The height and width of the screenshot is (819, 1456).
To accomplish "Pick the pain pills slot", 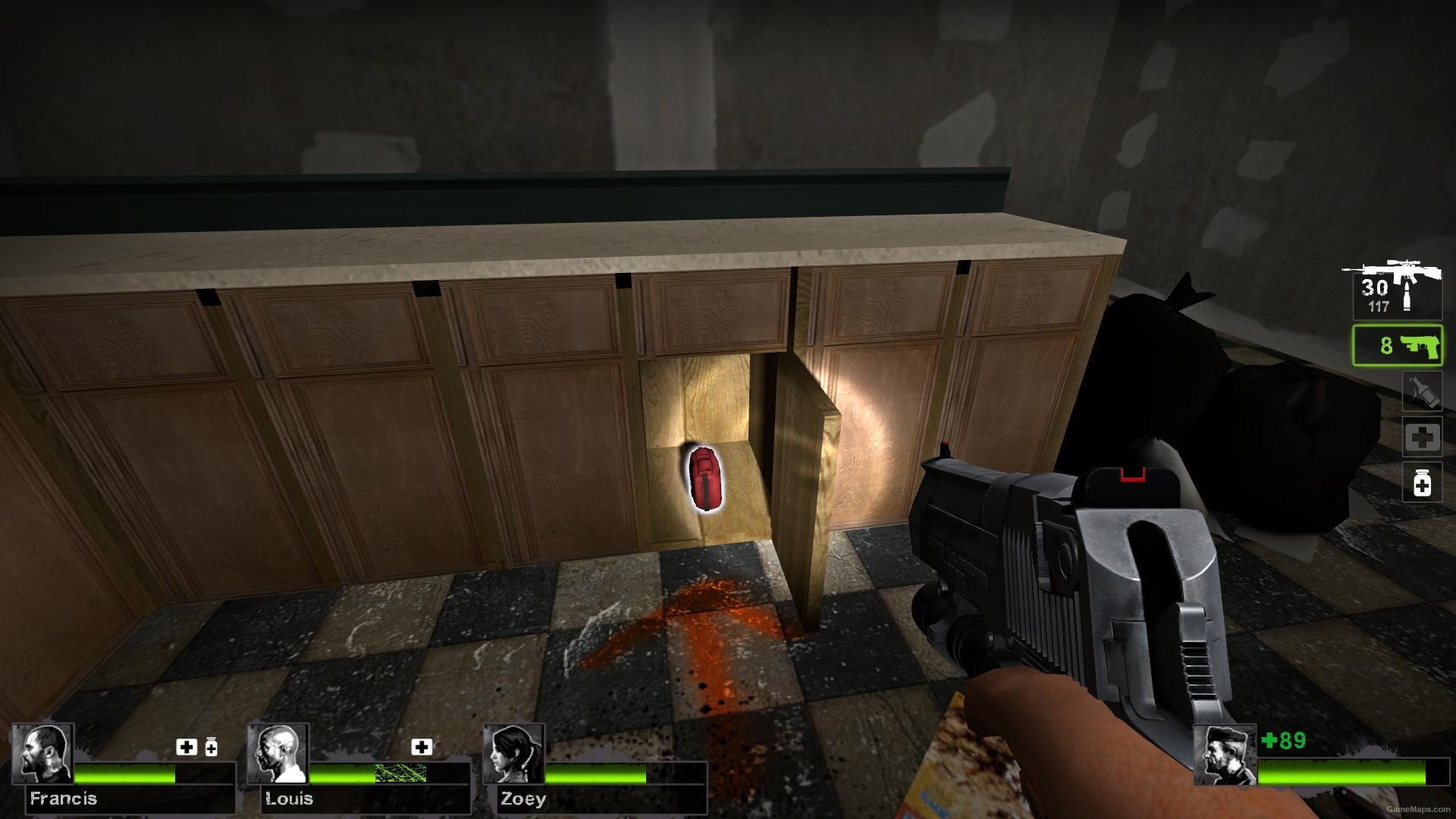I will [x=1422, y=482].
